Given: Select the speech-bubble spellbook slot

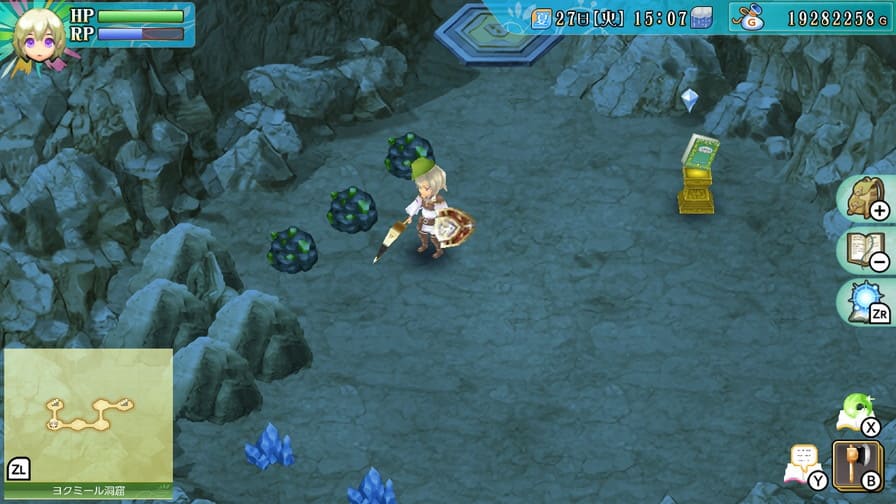Looking at the screenshot, I should tap(804, 464).
